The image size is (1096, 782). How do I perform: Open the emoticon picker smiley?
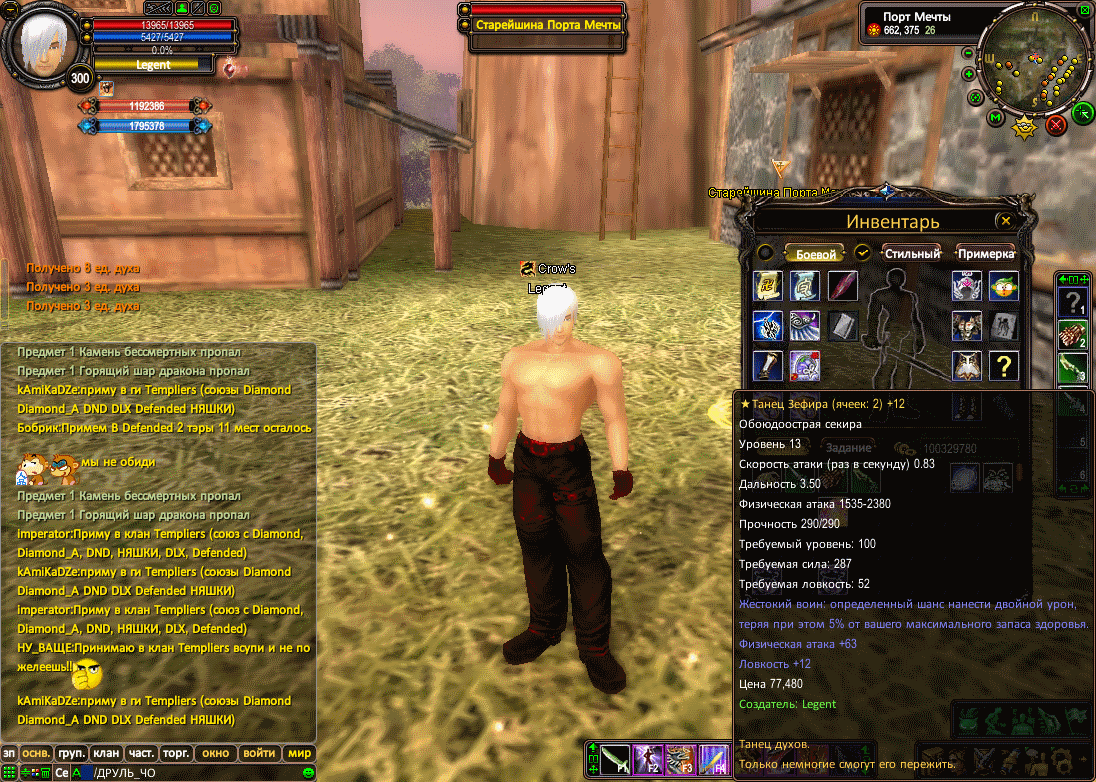click(308, 772)
